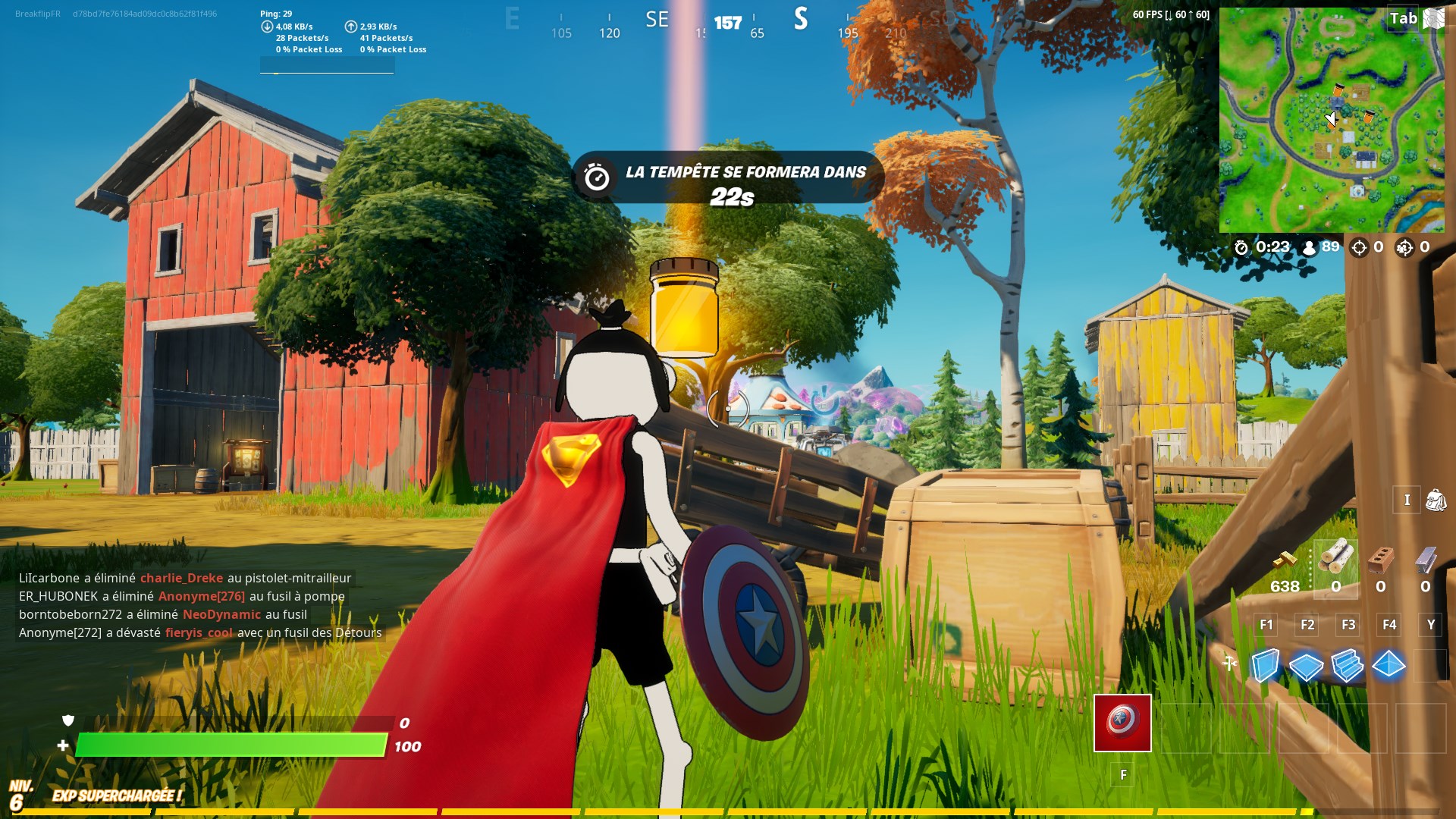Select the wood material slot

(1335, 560)
